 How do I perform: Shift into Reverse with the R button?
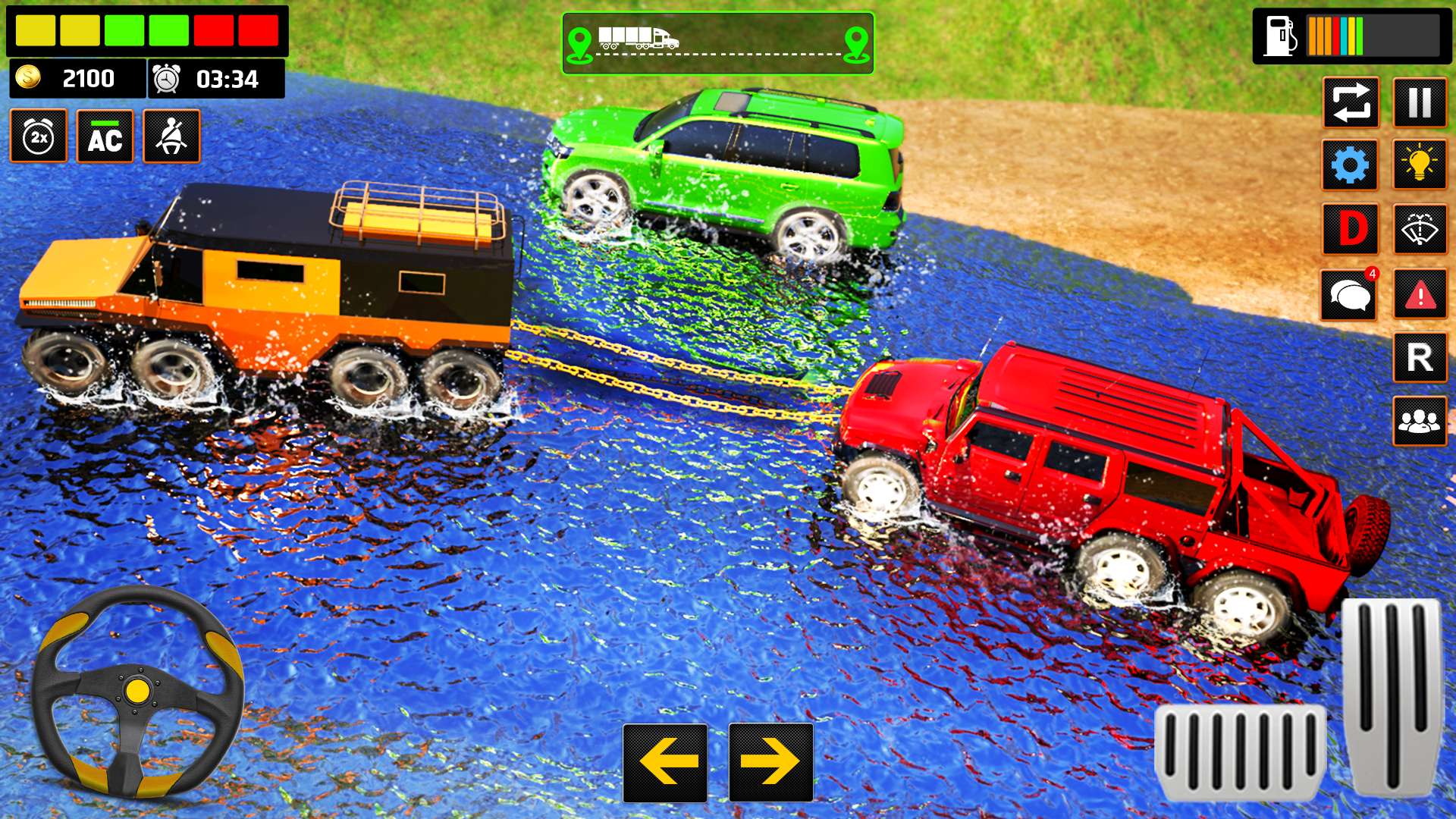point(1420,358)
